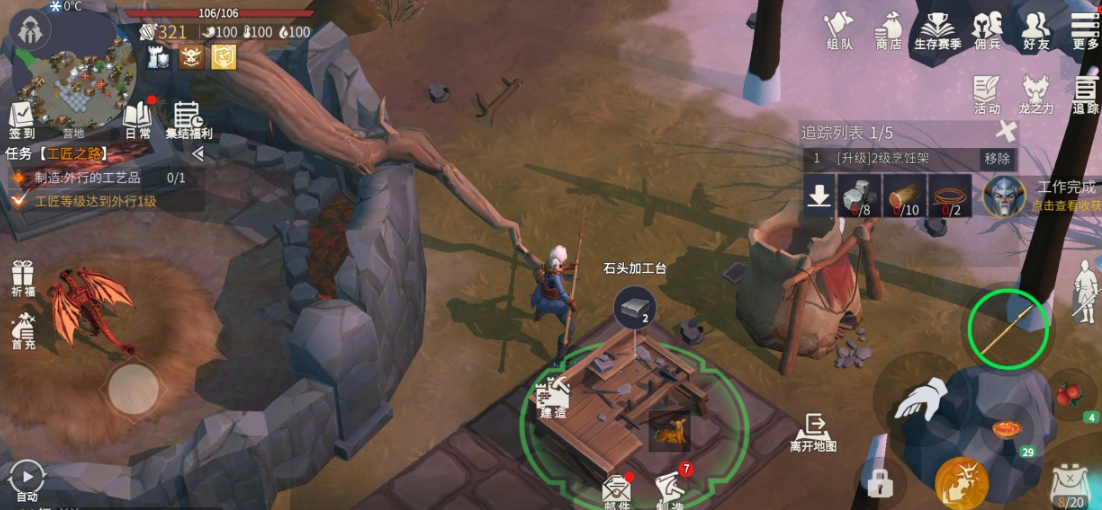Tap the 建造 build button
The width and height of the screenshot is (1102, 510).
pos(552,398)
